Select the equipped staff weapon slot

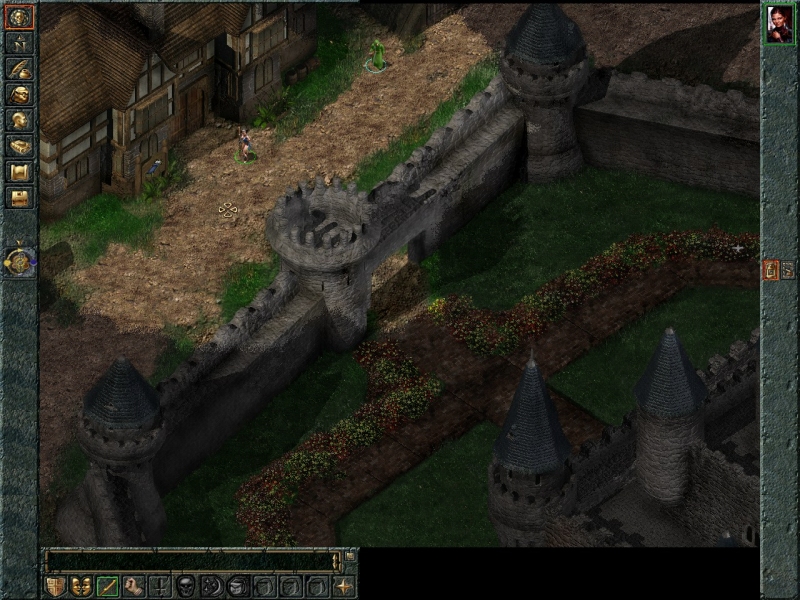tap(108, 586)
